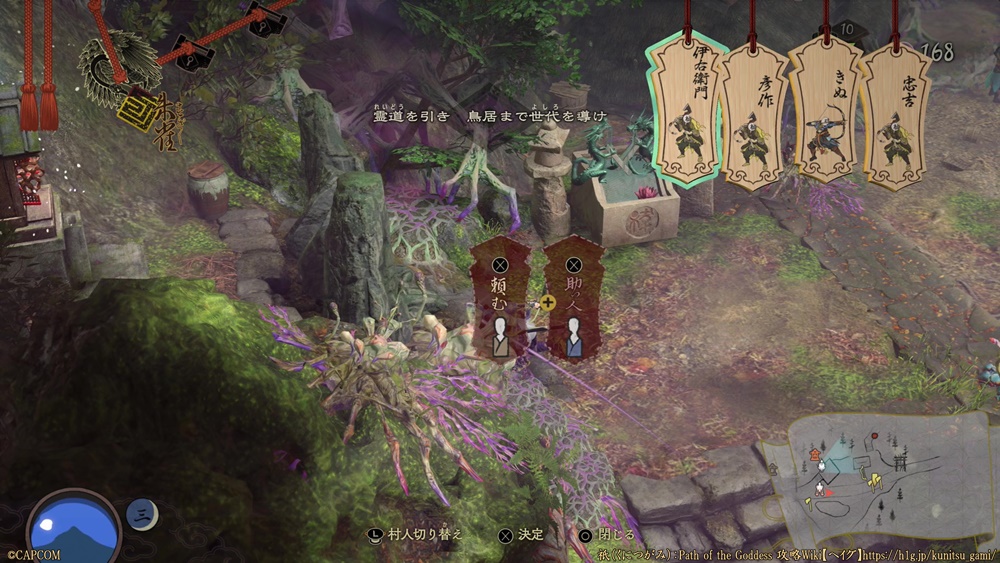Pick the きぬ archer villager tag

[826, 115]
